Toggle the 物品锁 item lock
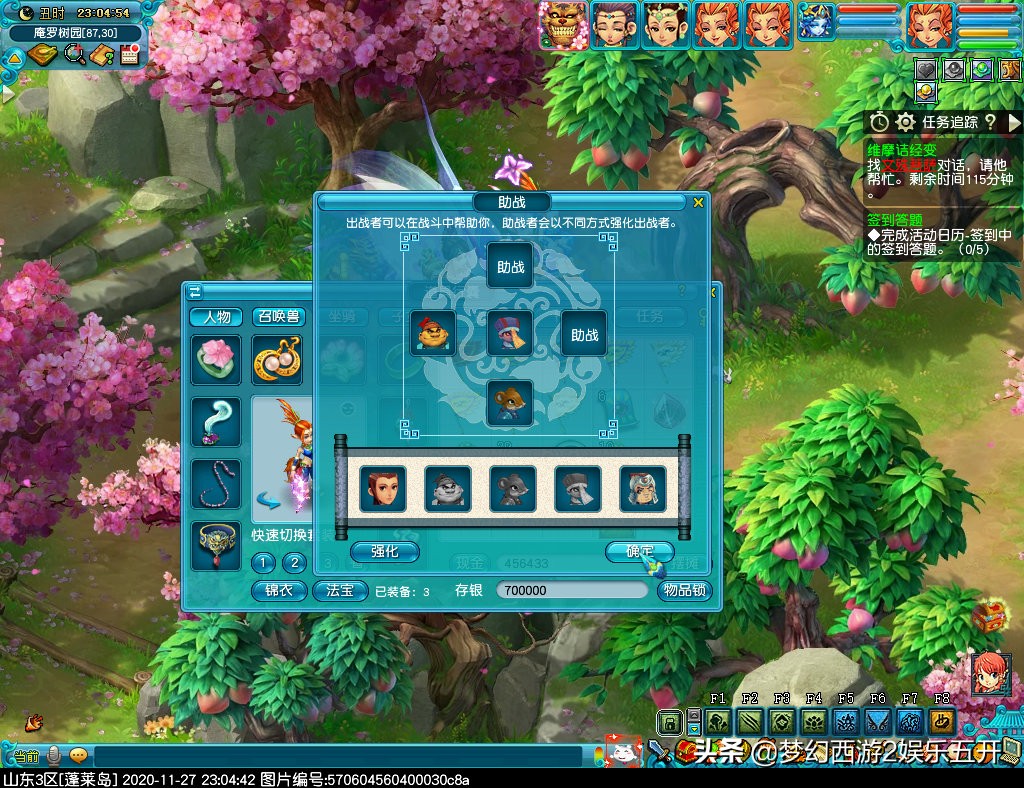 tap(684, 590)
